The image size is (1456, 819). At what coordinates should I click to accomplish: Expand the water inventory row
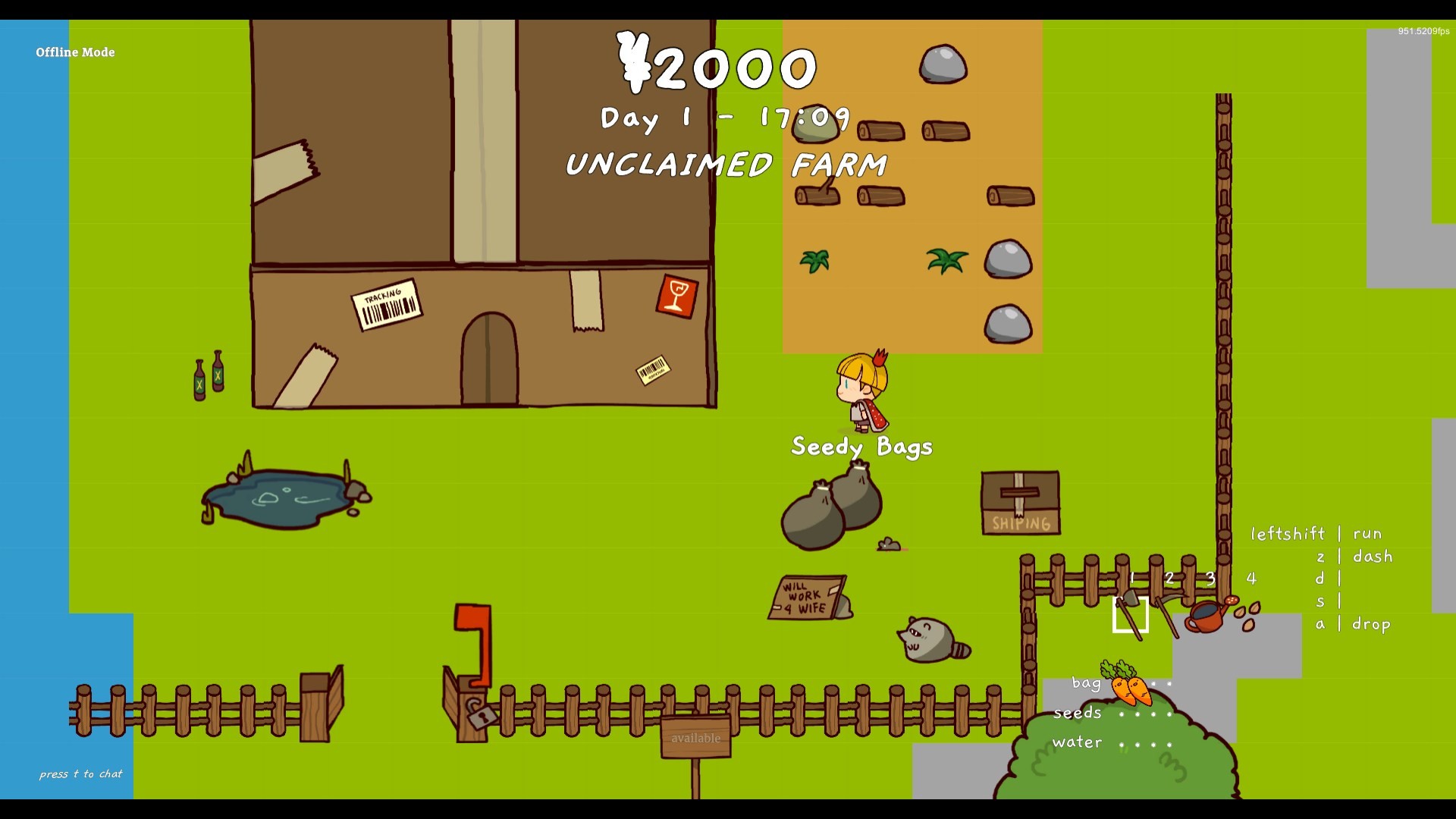pyautogui.click(x=1076, y=742)
